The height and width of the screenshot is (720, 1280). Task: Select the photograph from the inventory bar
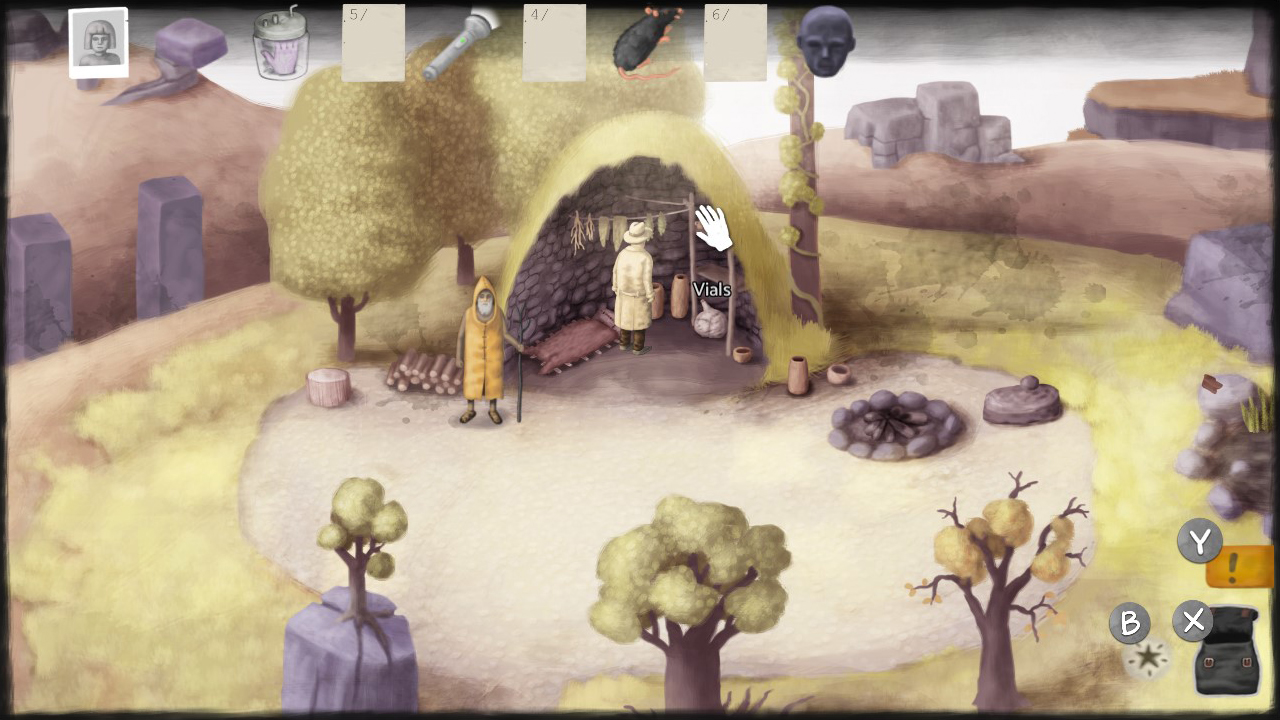[97, 42]
